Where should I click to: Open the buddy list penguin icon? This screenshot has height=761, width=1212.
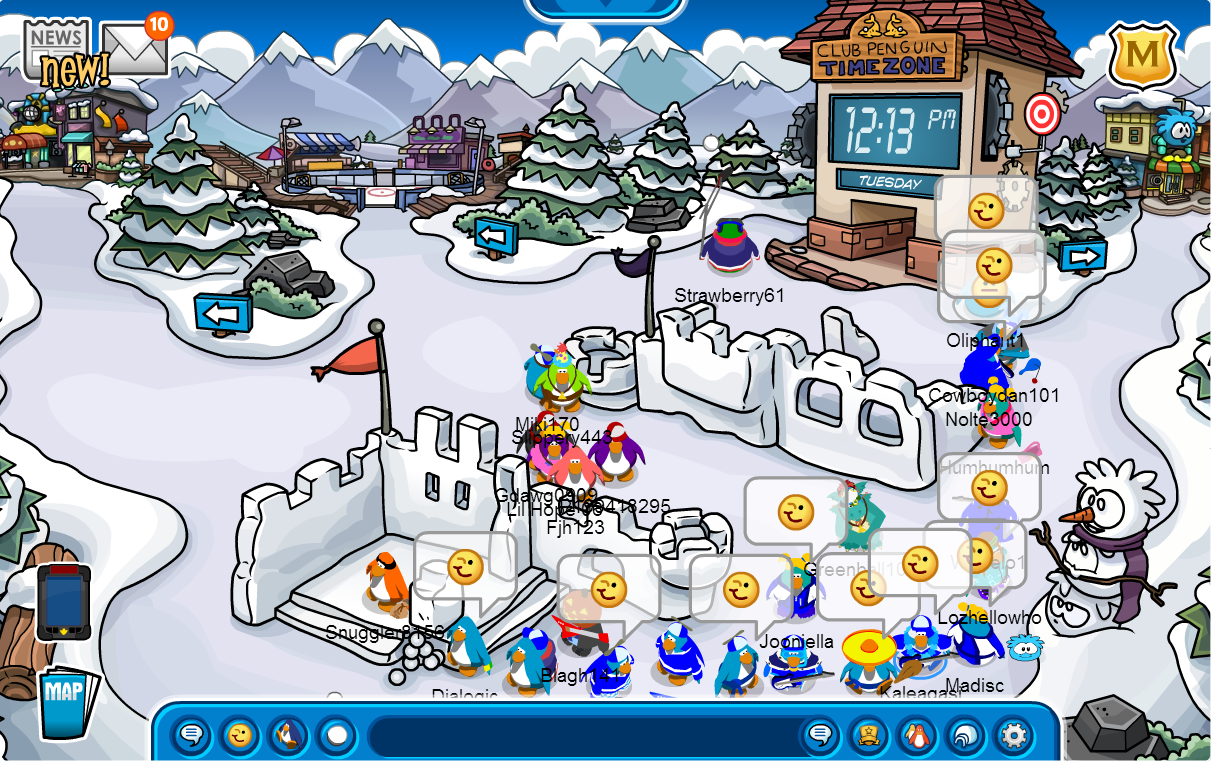(917, 736)
